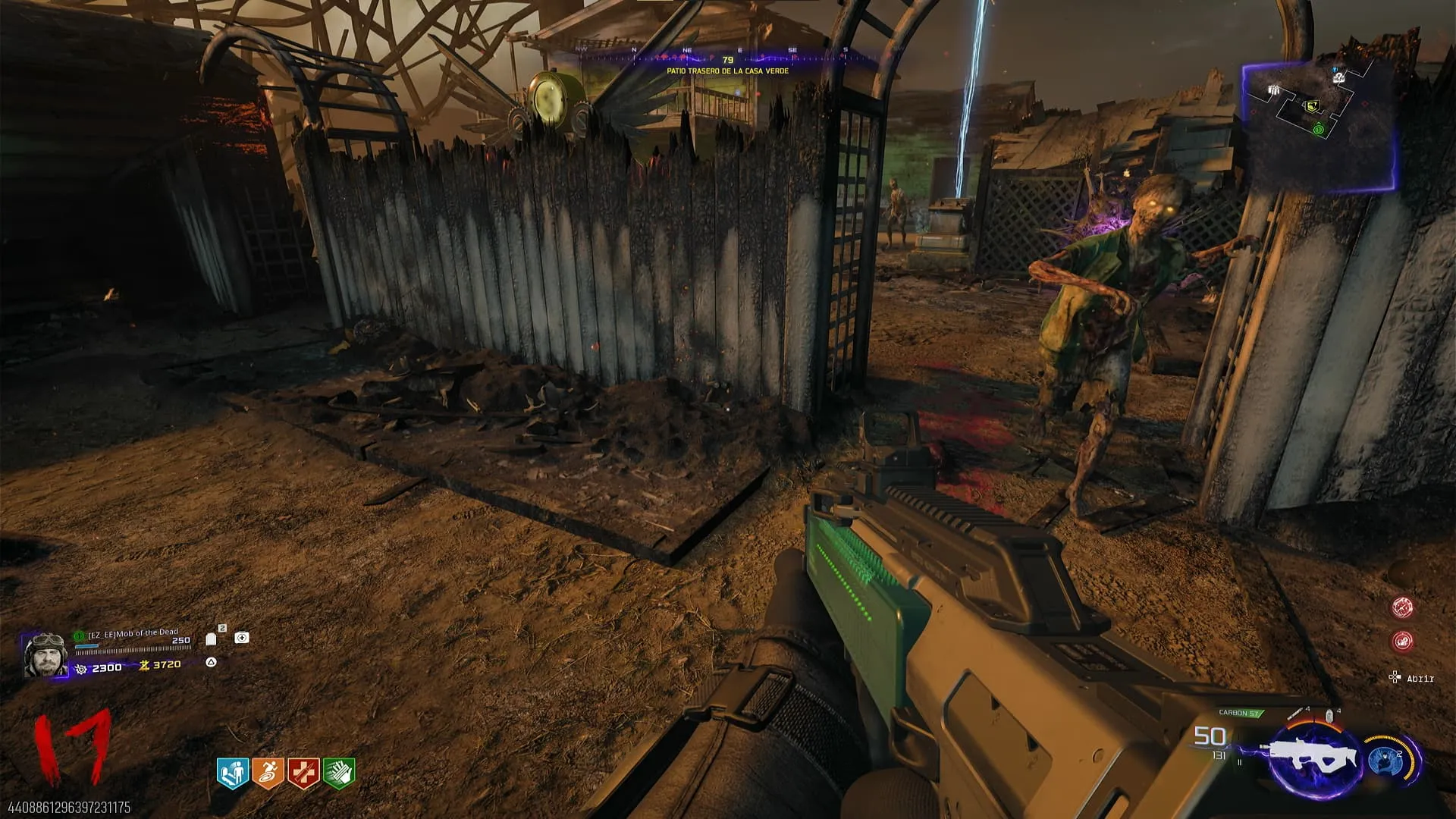
Task: Click the blue Quick Revive perk icon
Action: tap(233, 773)
